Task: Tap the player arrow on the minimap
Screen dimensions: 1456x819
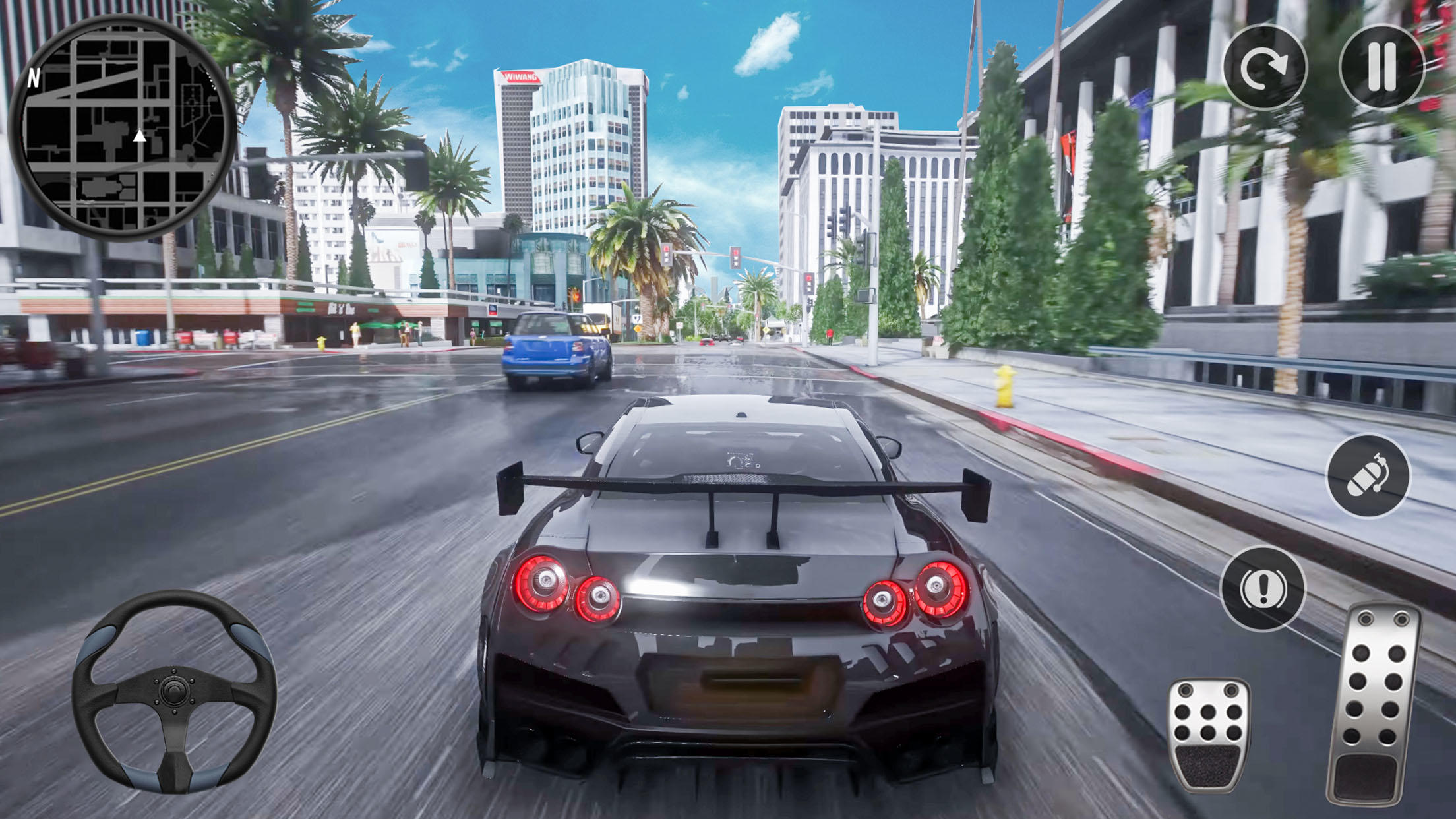Action: (140, 136)
